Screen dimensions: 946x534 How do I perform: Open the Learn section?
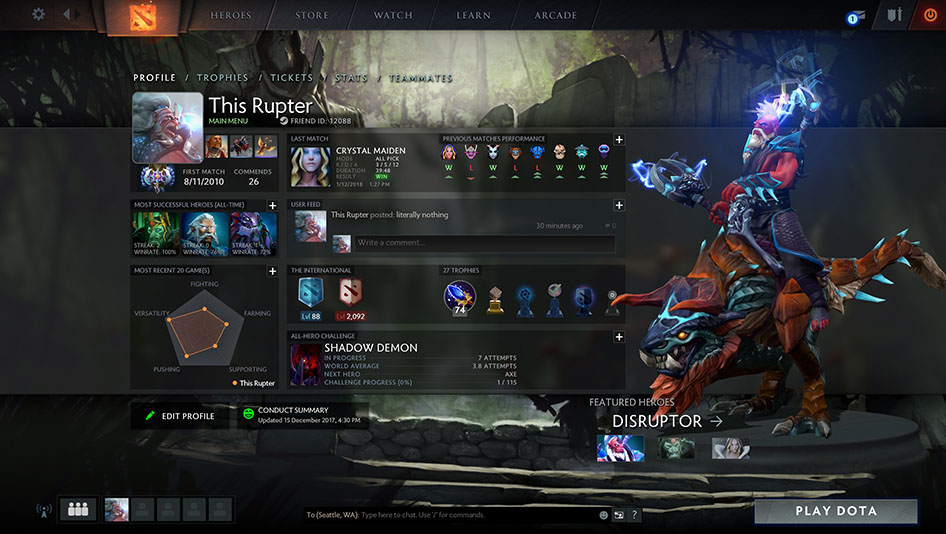(x=473, y=16)
